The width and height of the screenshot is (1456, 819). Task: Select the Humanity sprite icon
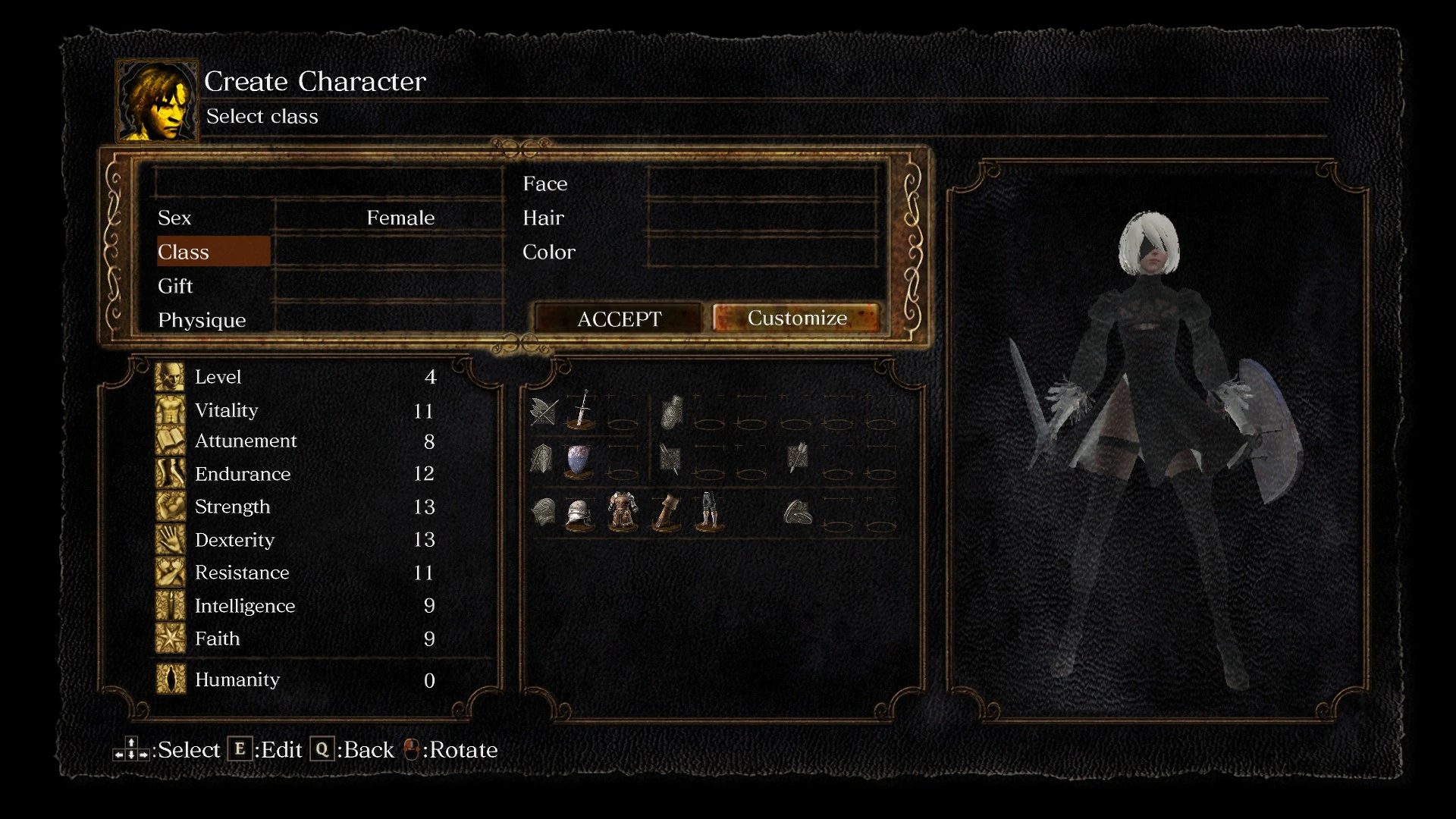[x=169, y=679]
